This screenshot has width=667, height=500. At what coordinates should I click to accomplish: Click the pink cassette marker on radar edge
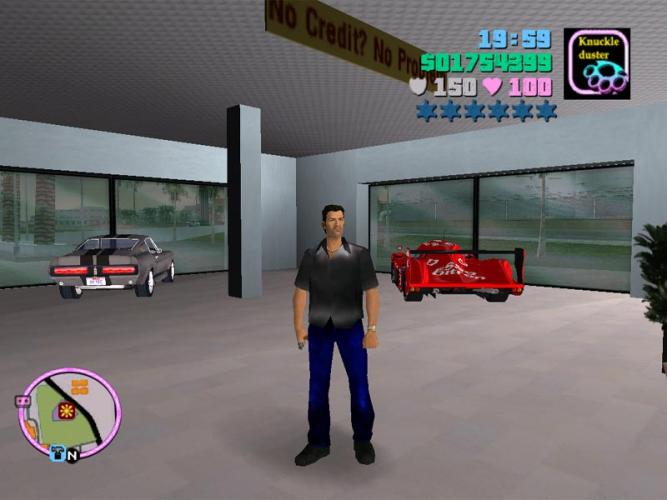[x=22, y=401]
